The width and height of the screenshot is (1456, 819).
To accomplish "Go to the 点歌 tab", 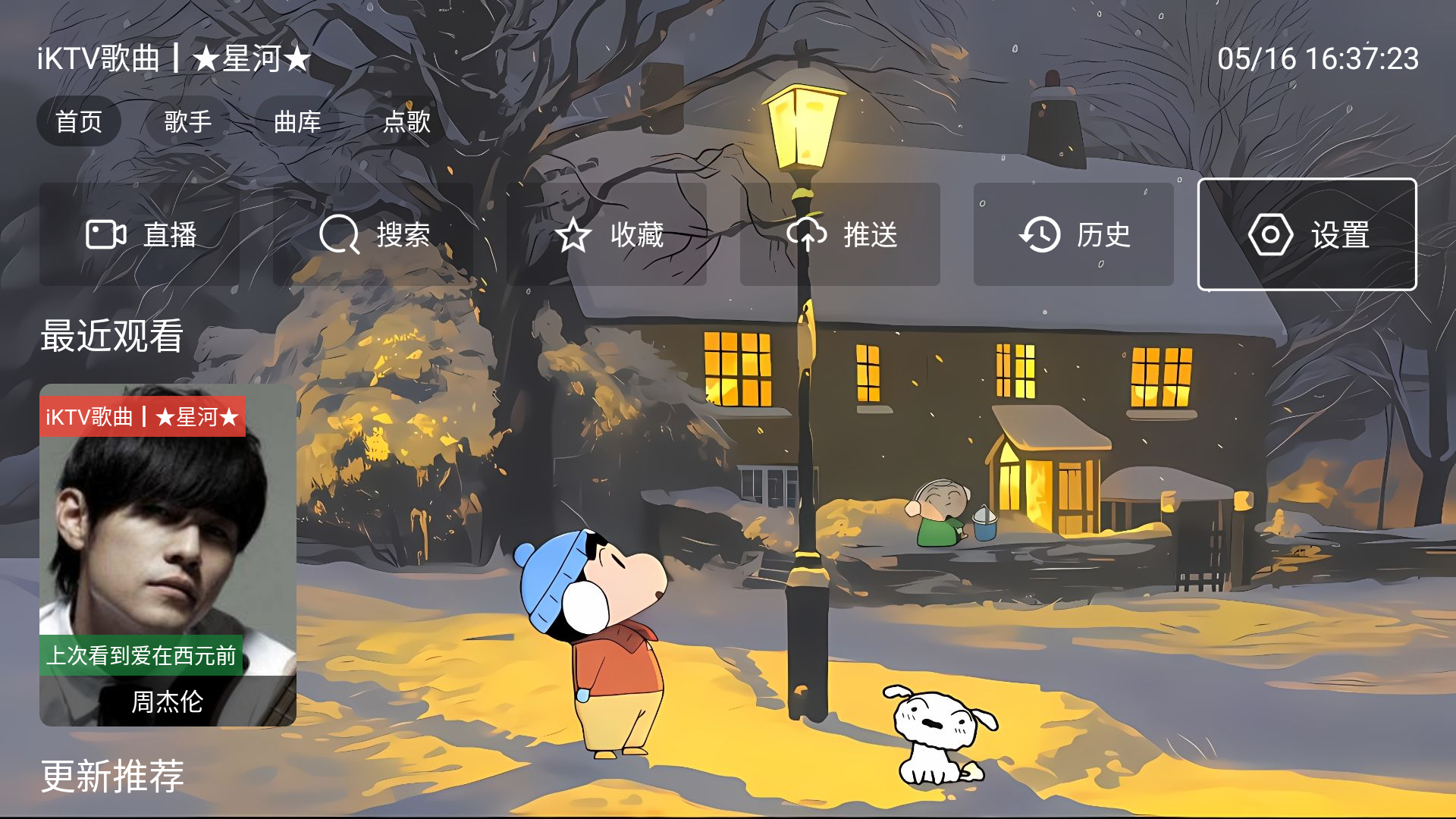I will 406,121.
